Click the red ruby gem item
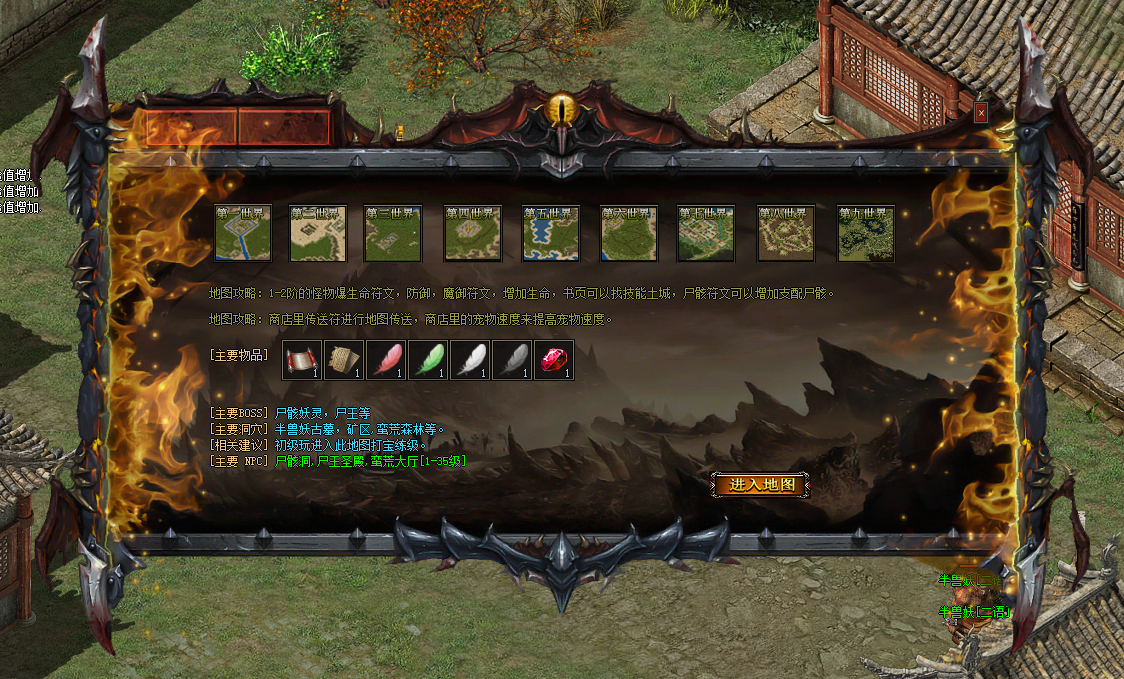1124x679 pixels. pyautogui.click(x=555, y=360)
